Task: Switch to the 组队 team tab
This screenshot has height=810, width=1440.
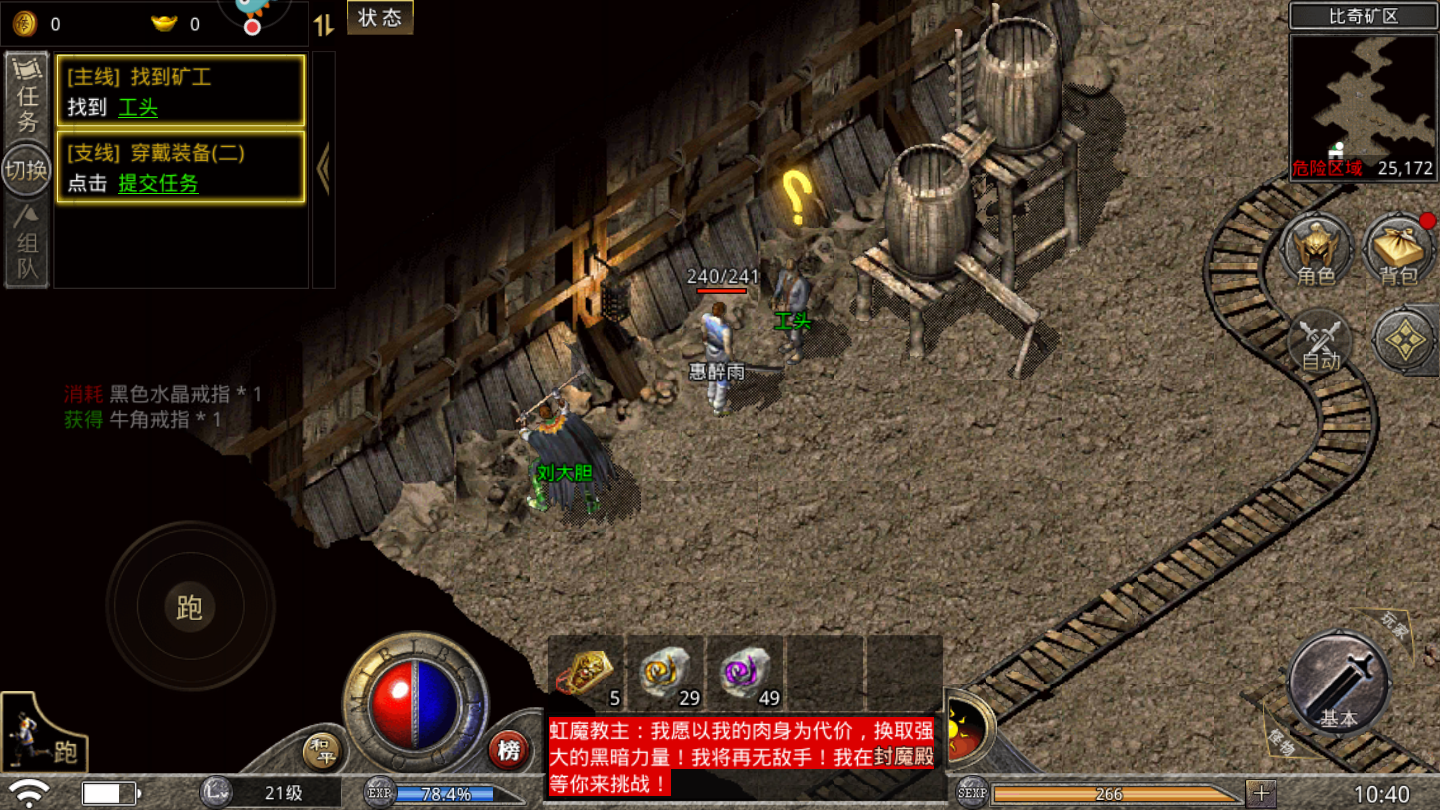Action: point(27,243)
